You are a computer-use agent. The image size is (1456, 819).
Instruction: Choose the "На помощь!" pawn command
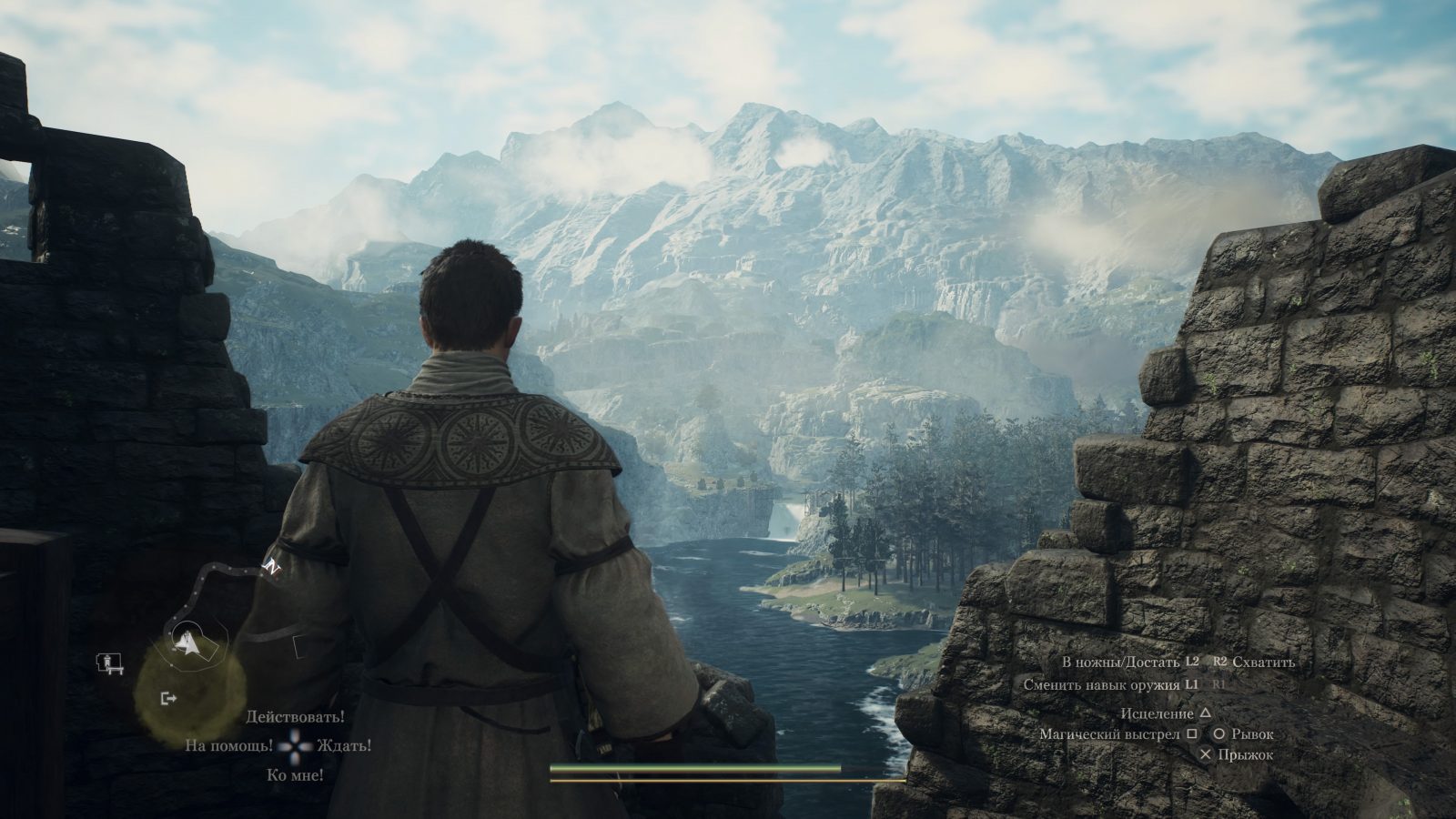coord(228,745)
